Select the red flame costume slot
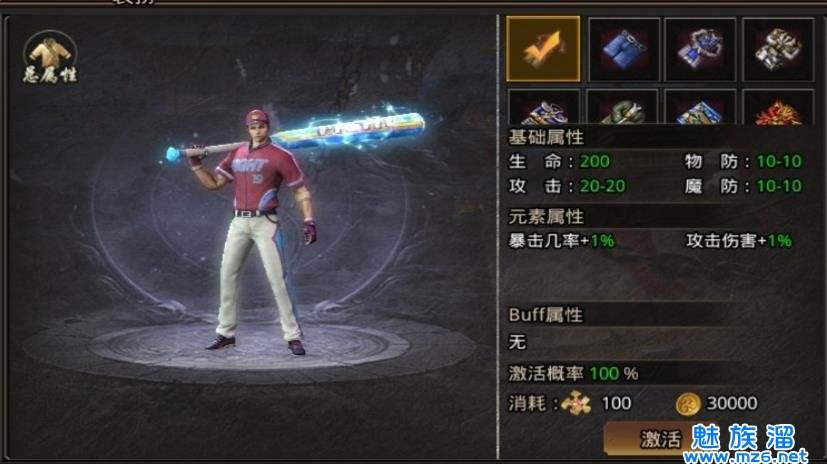 pos(777,108)
